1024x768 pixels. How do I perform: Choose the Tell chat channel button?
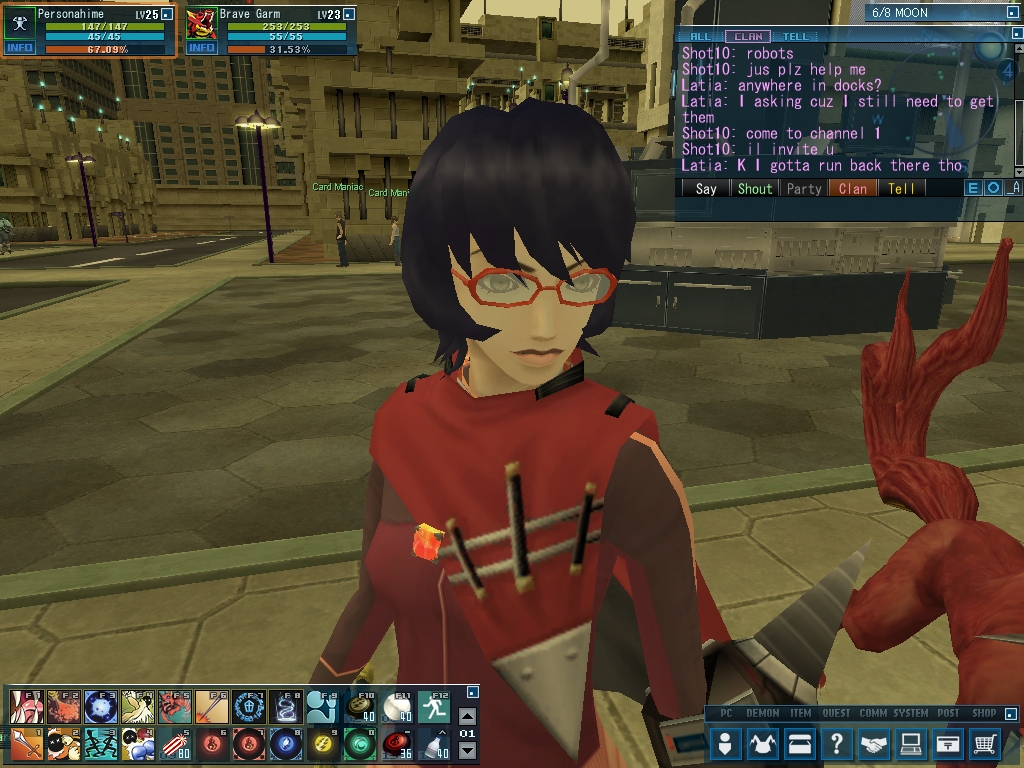click(x=901, y=188)
